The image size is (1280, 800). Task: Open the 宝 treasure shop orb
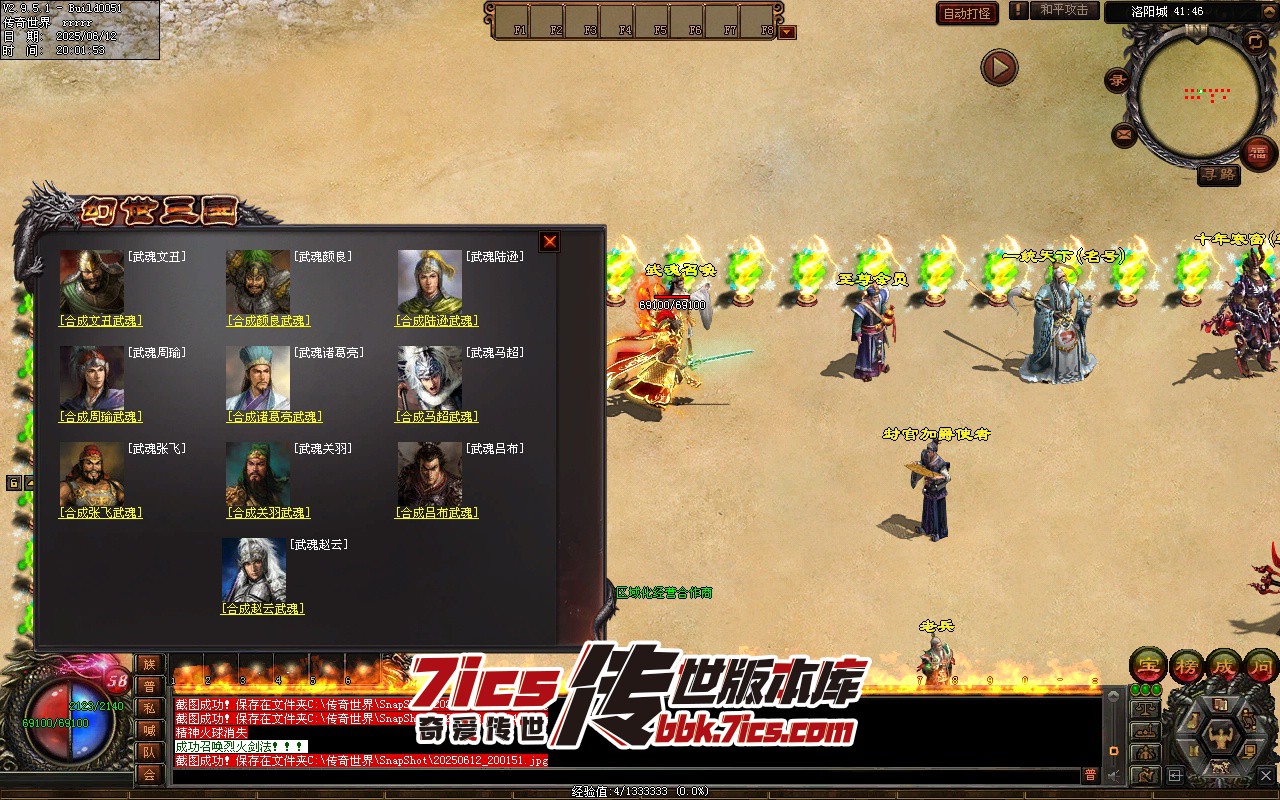(1148, 665)
